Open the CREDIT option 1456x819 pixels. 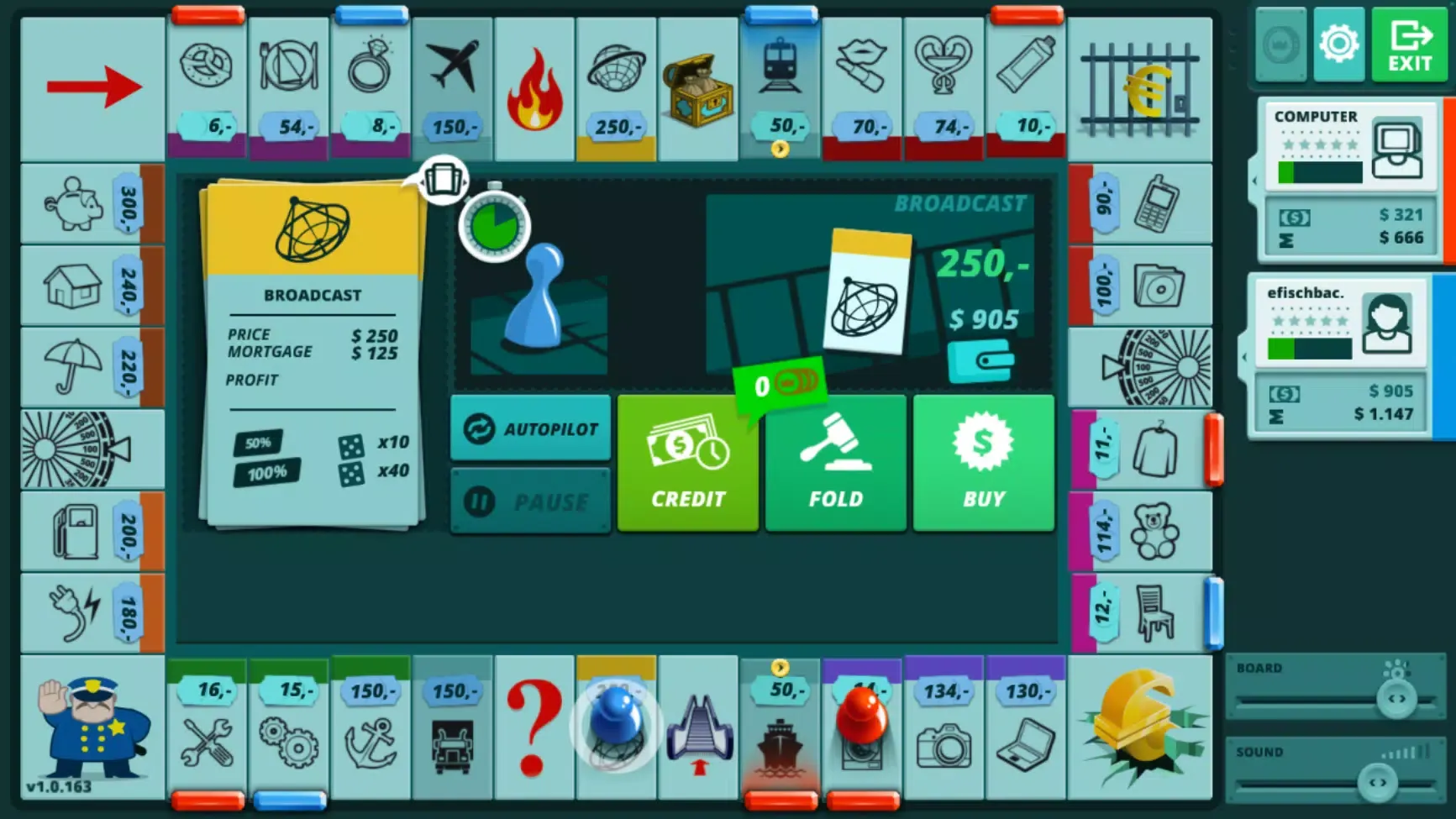[x=687, y=464]
